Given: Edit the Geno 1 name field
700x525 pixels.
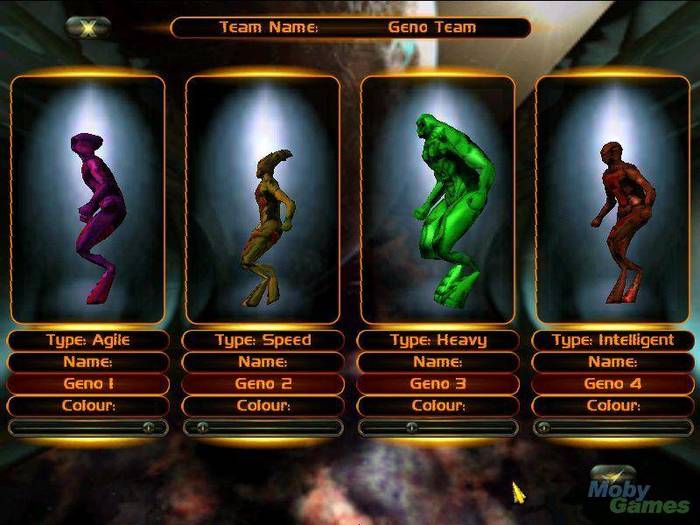Looking at the screenshot, I should tap(88, 383).
